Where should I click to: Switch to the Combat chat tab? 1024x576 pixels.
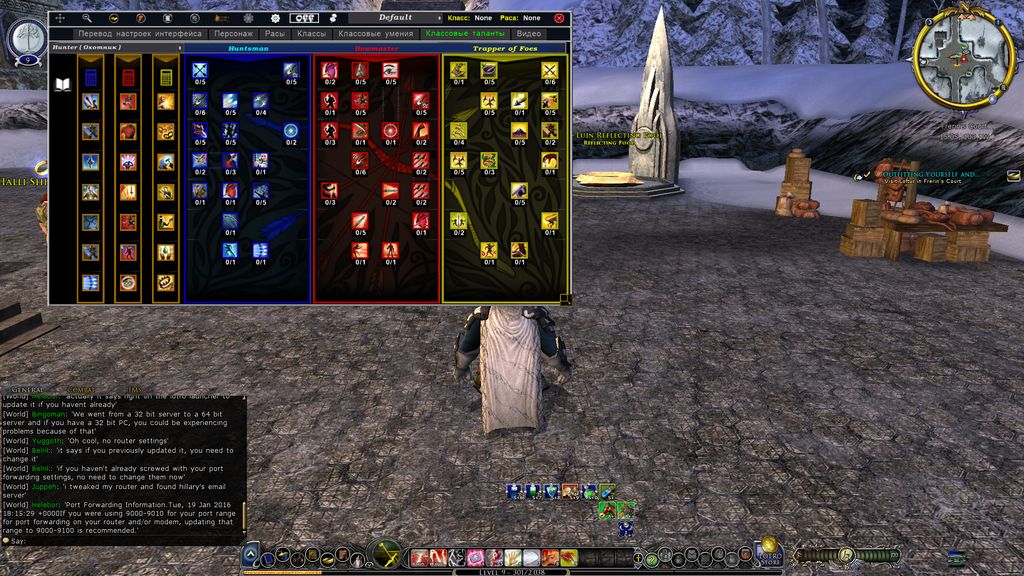(x=80, y=388)
